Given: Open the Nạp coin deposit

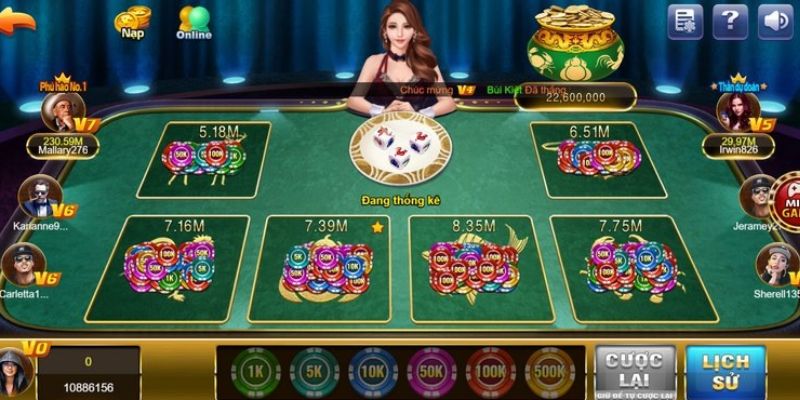Looking at the screenshot, I should pyautogui.click(x=131, y=20).
